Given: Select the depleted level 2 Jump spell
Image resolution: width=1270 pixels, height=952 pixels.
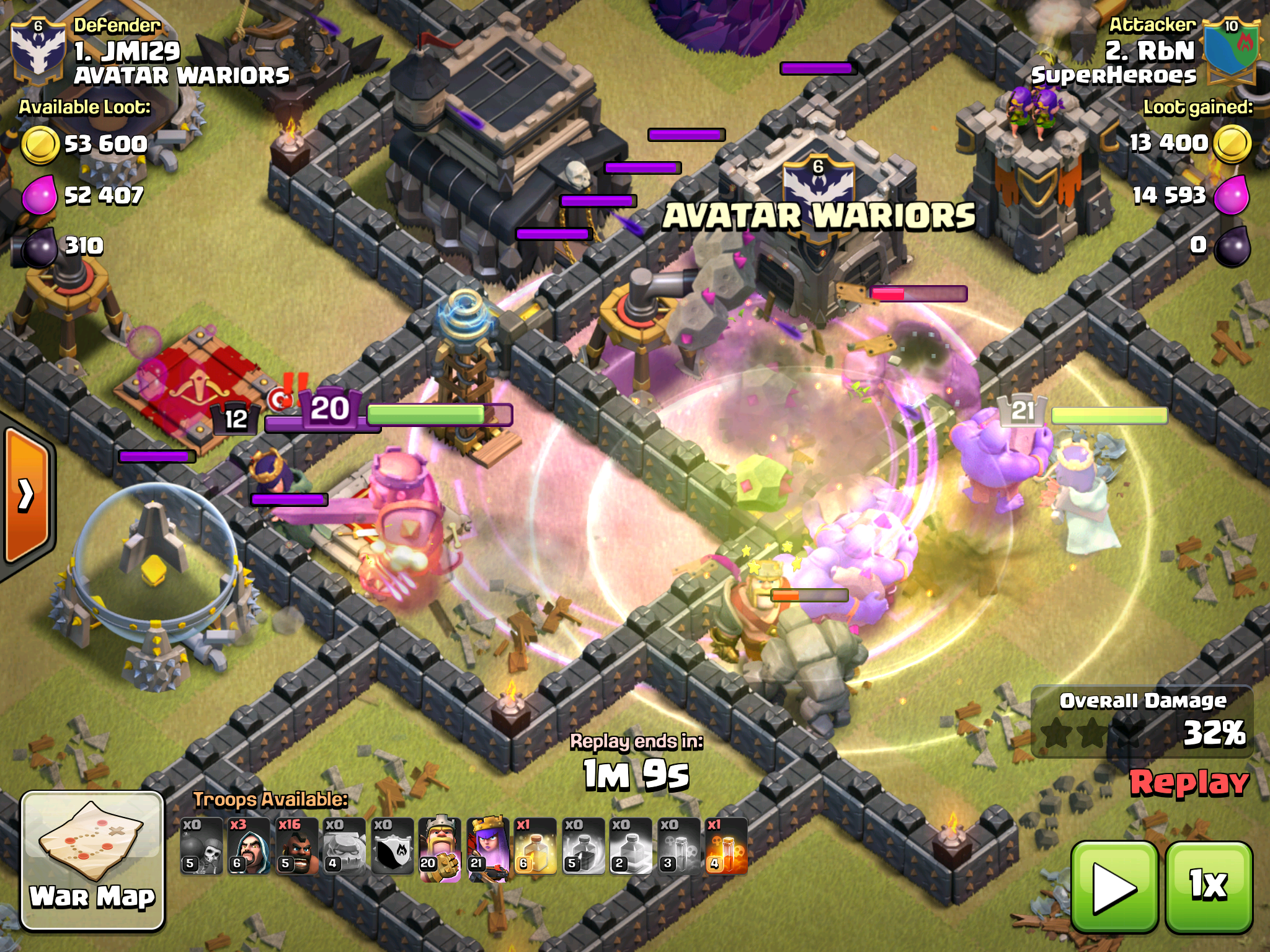Looking at the screenshot, I should pyautogui.click(x=631, y=847).
